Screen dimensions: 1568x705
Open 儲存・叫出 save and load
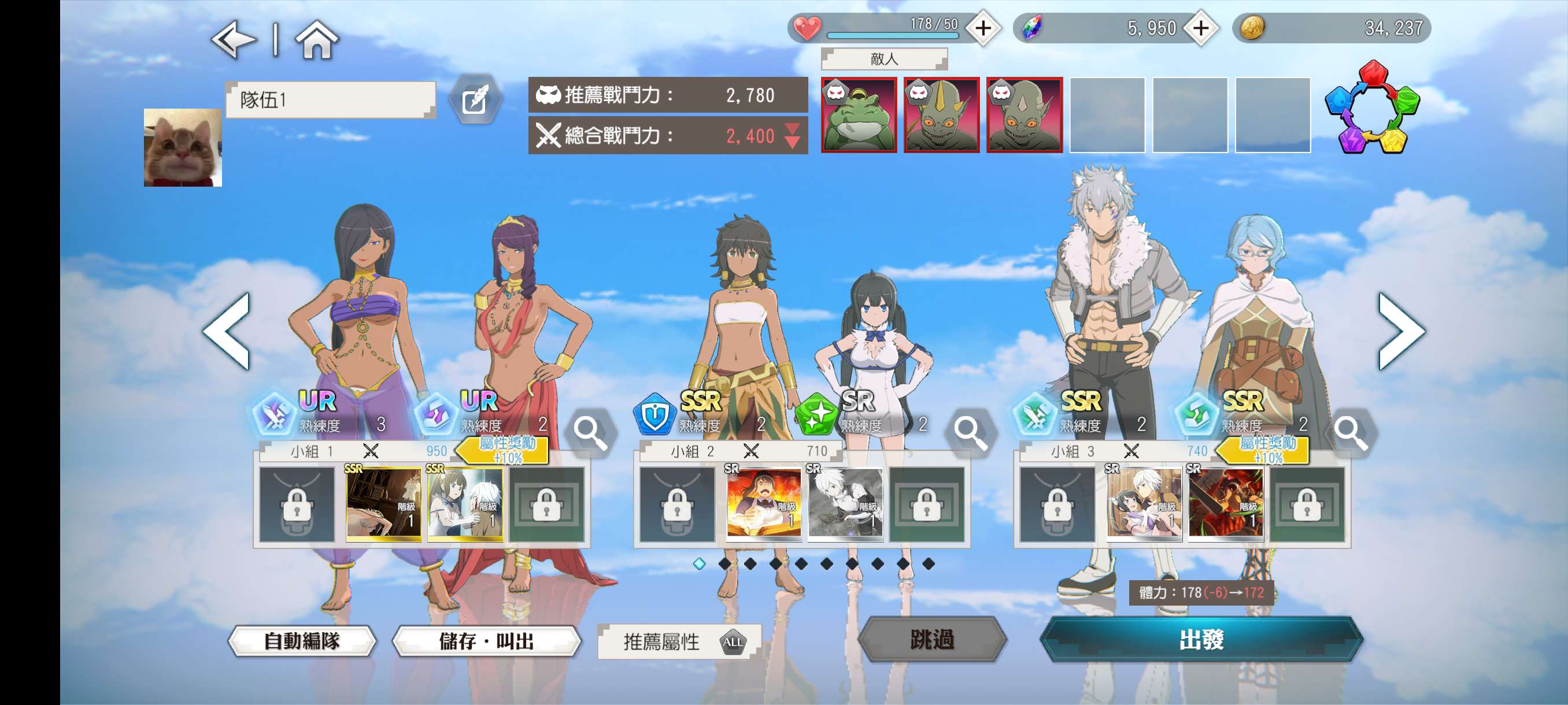click(x=486, y=641)
